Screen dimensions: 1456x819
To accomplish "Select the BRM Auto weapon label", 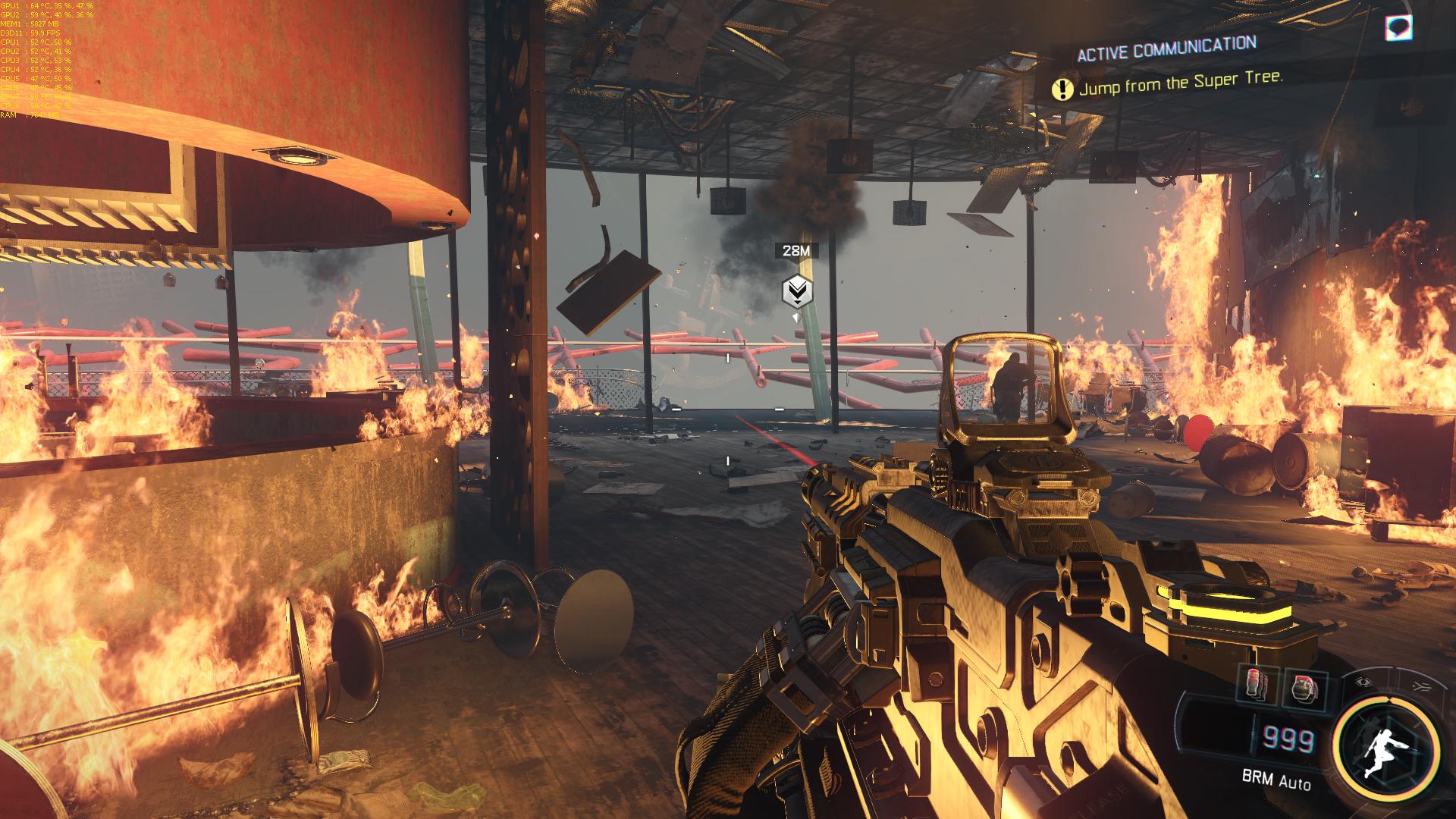I will click(1276, 779).
